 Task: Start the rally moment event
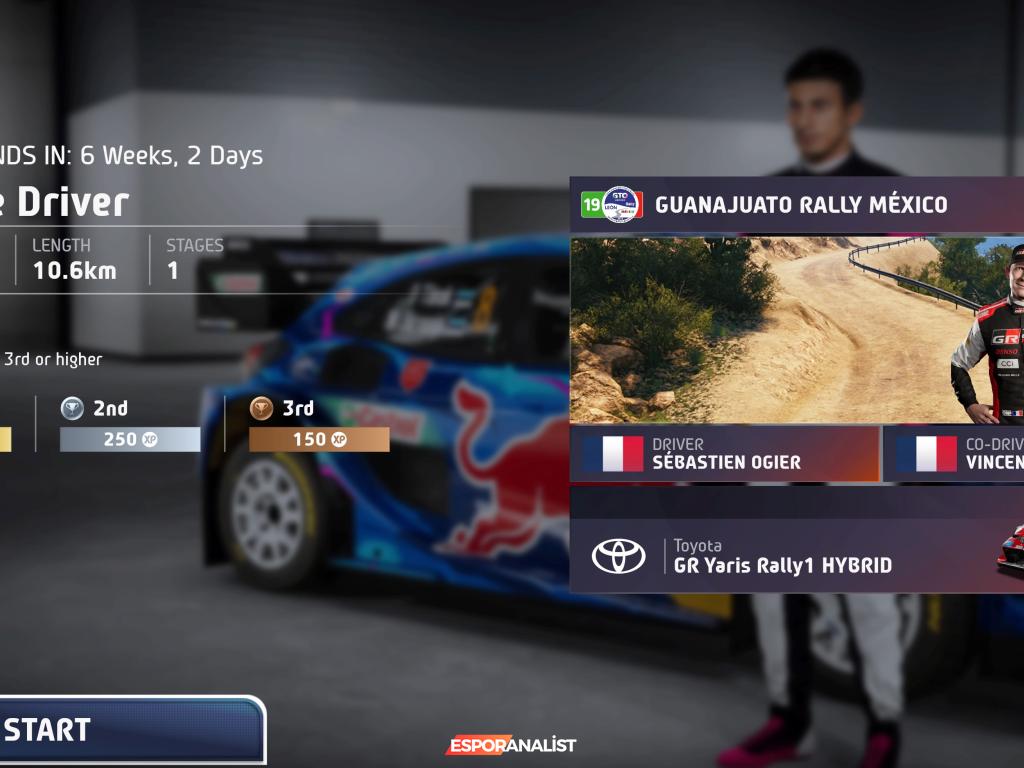click(130, 730)
